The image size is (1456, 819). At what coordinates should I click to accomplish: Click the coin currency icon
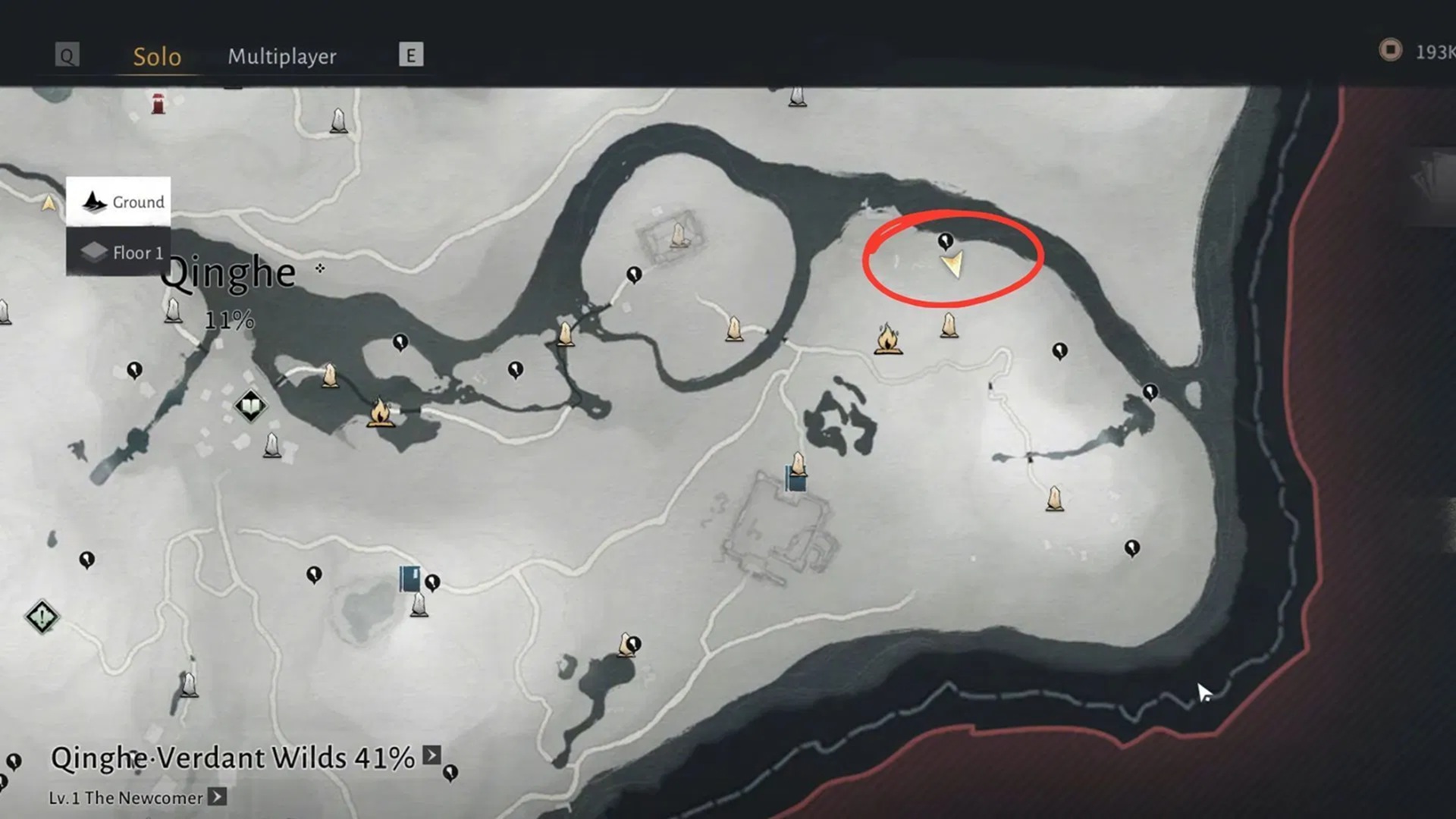(1390, 50)
